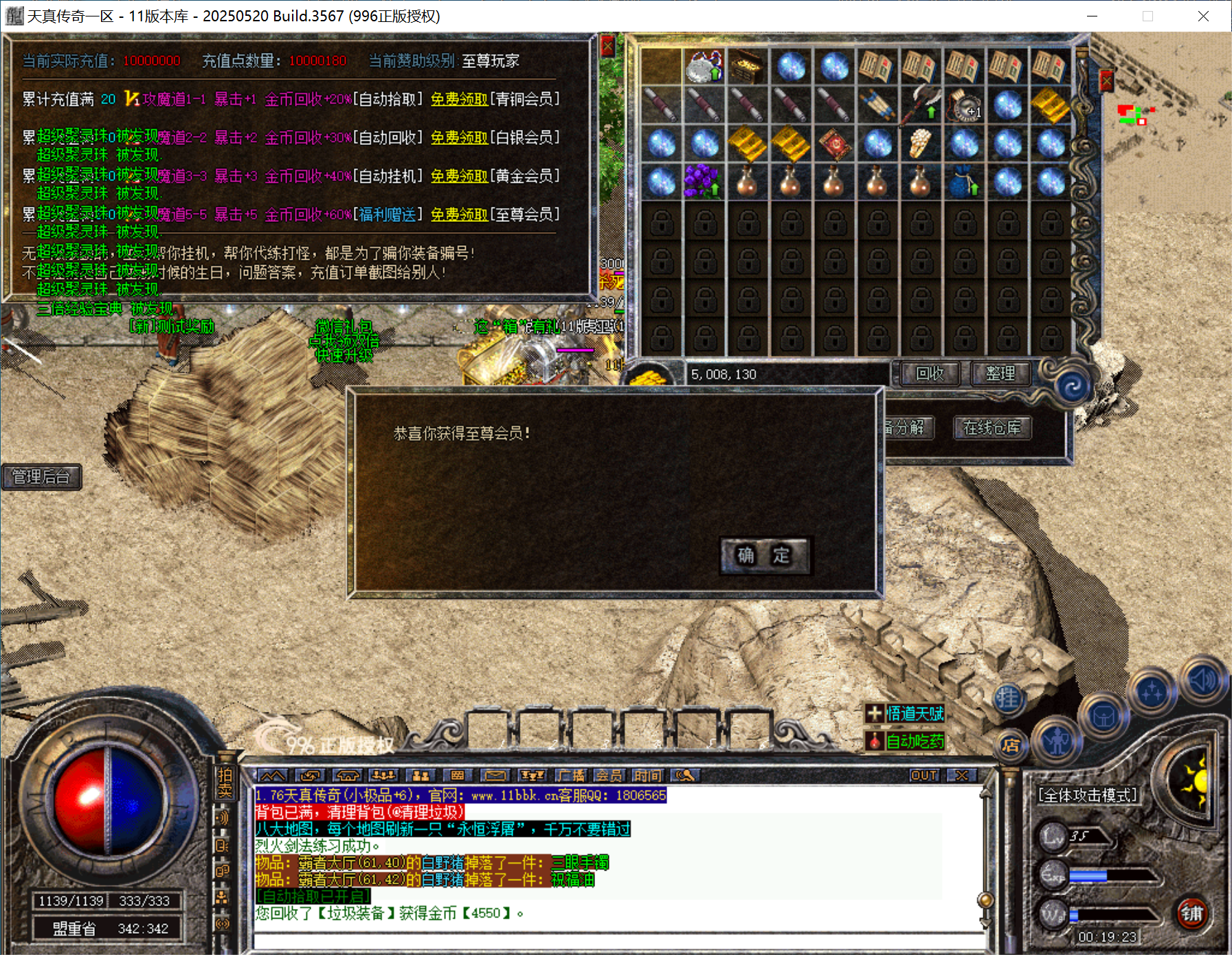This screenshot has height=955, width=1232.
Task: Open the 管理后台 admin panel
Action: [x=41, y=477]
